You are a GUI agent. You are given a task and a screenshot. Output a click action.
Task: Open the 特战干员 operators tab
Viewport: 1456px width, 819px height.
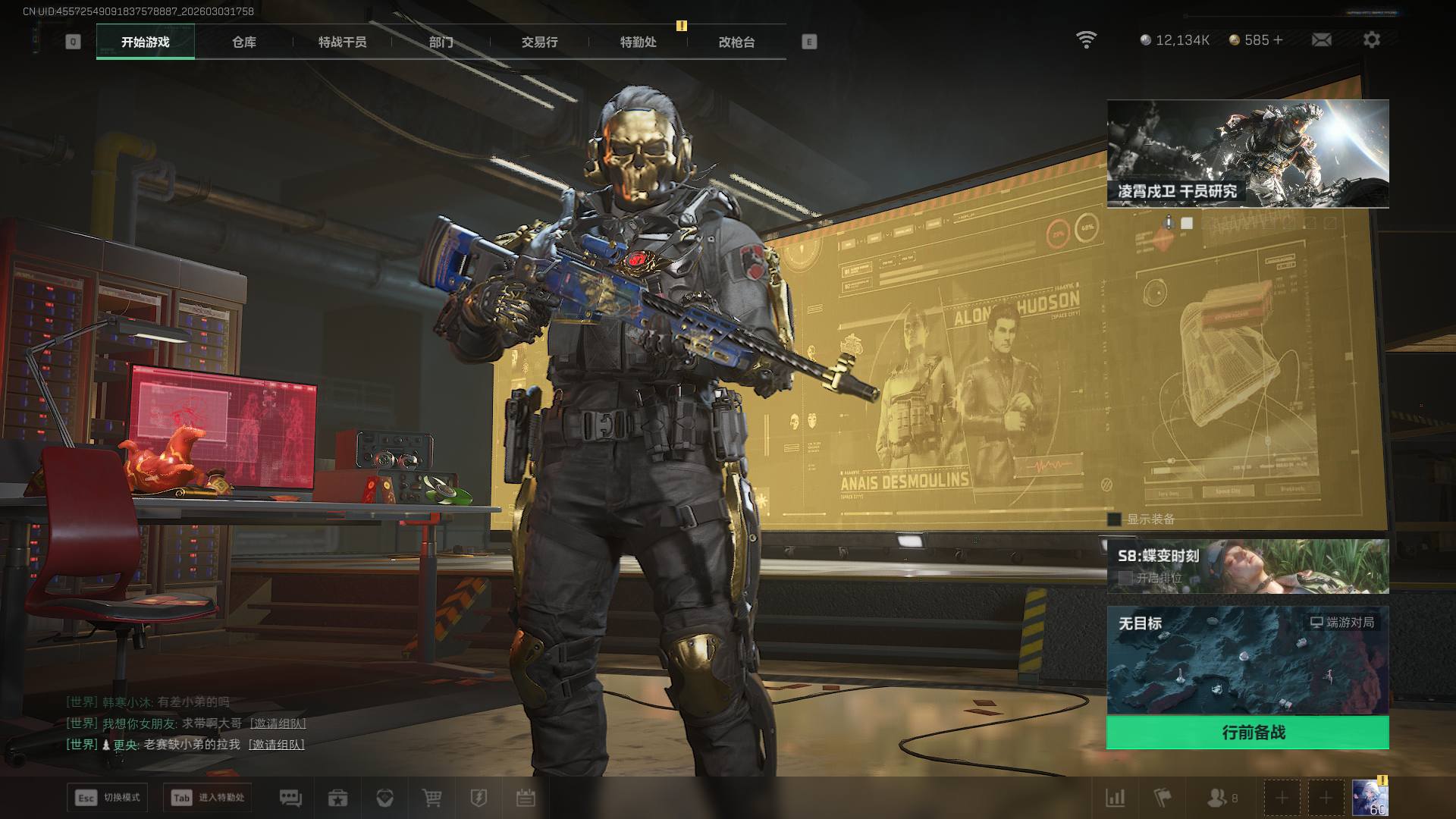tap(342, 42)
